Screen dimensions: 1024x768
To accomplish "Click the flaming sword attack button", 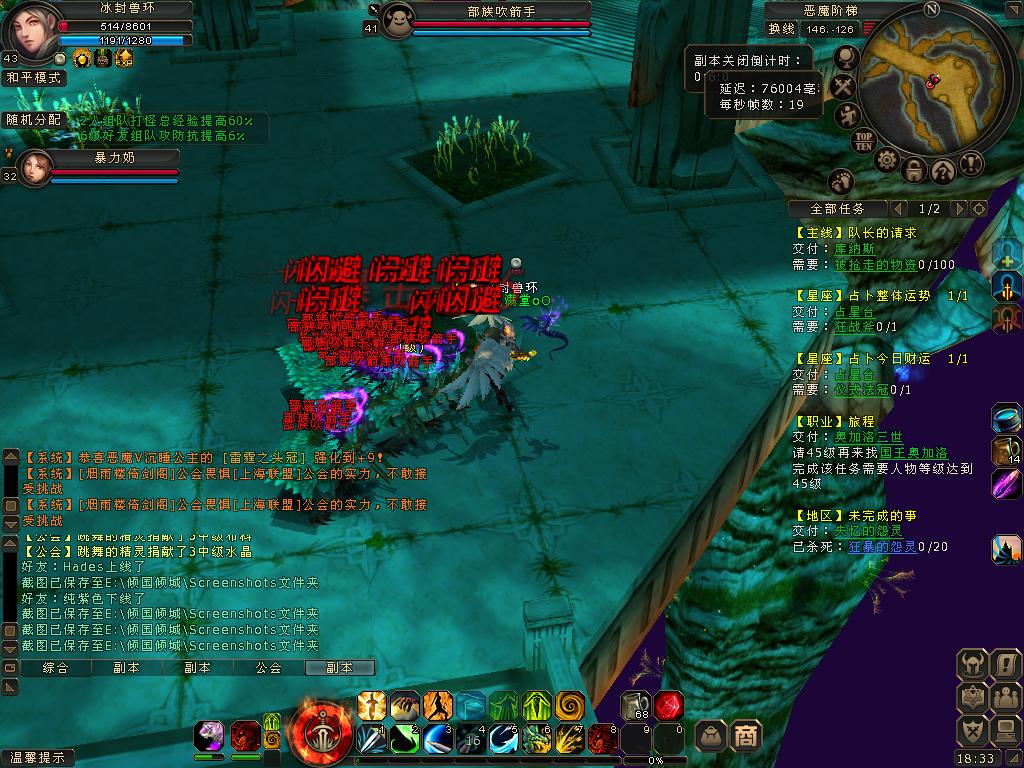I will pyautogui.click(x=322, y=735).
